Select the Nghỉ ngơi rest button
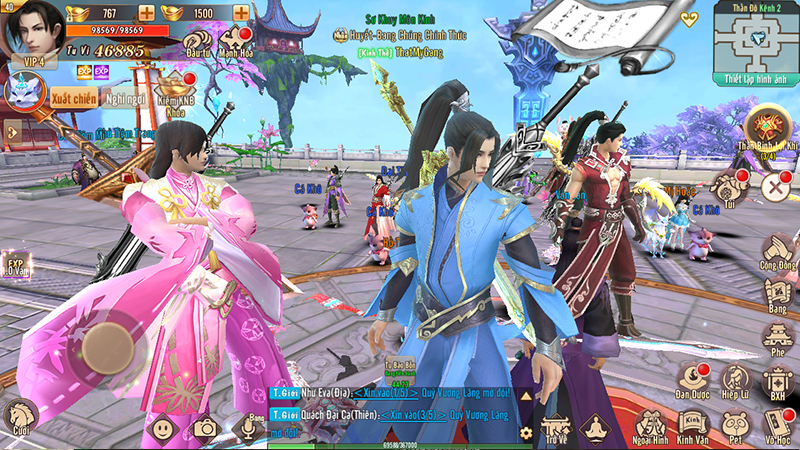Screen dimensions: 800x450 click(127, 98)
